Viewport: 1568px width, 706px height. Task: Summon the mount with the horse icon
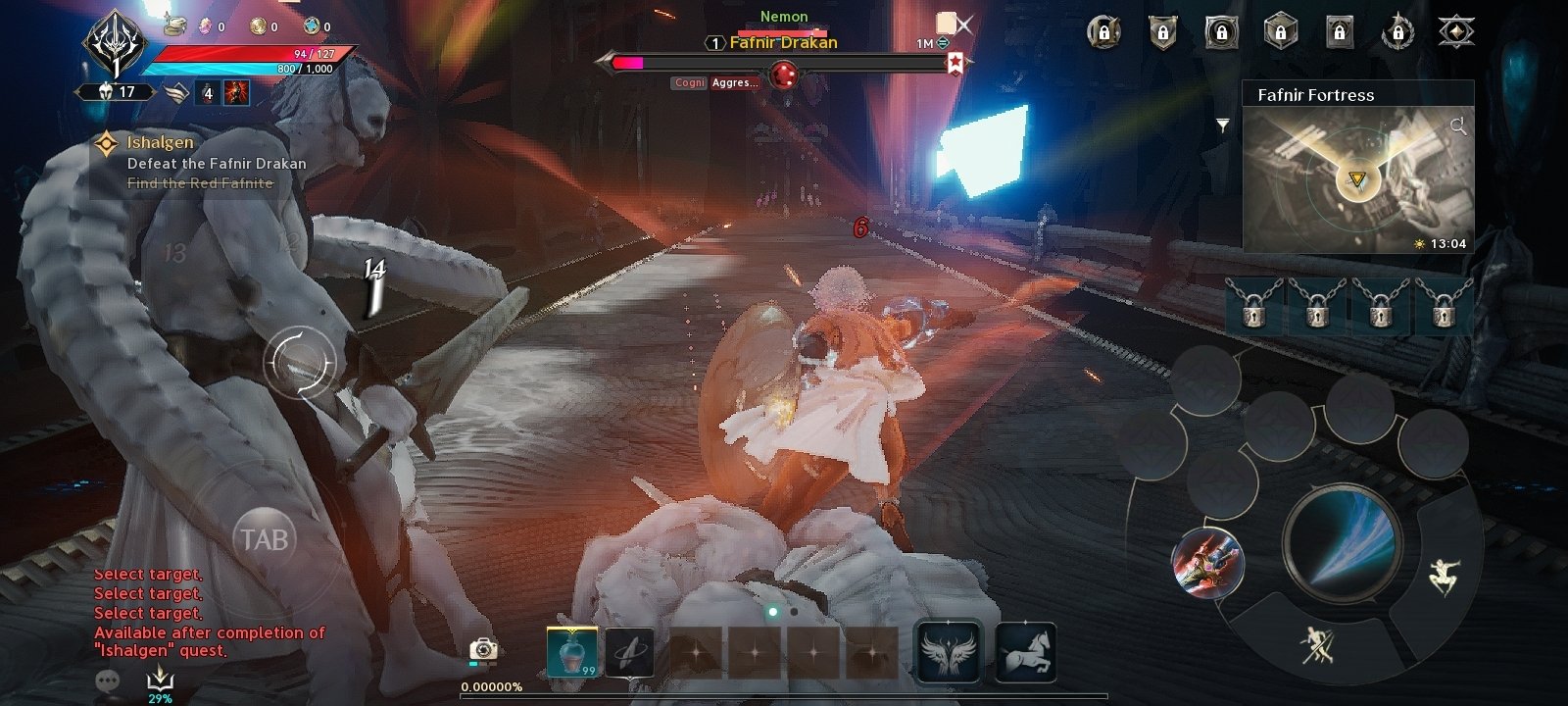tap(1026, 652)
